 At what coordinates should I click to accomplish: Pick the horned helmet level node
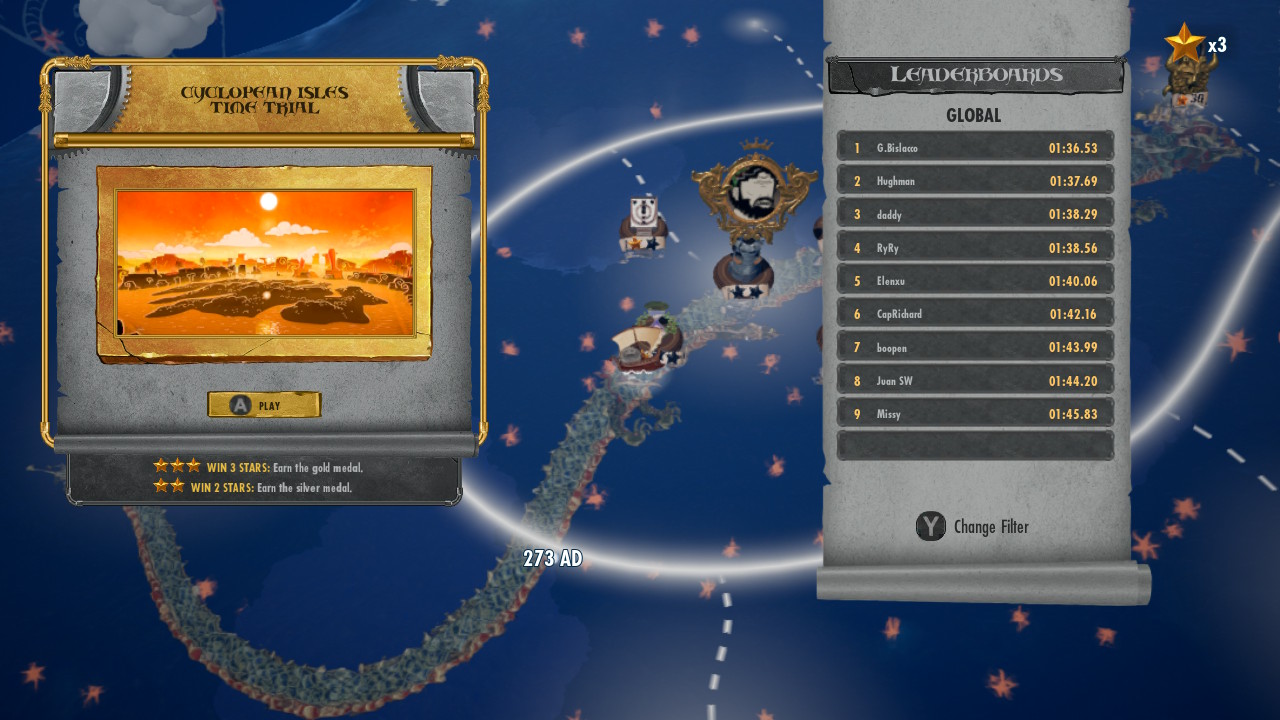tap(1190, 78)
